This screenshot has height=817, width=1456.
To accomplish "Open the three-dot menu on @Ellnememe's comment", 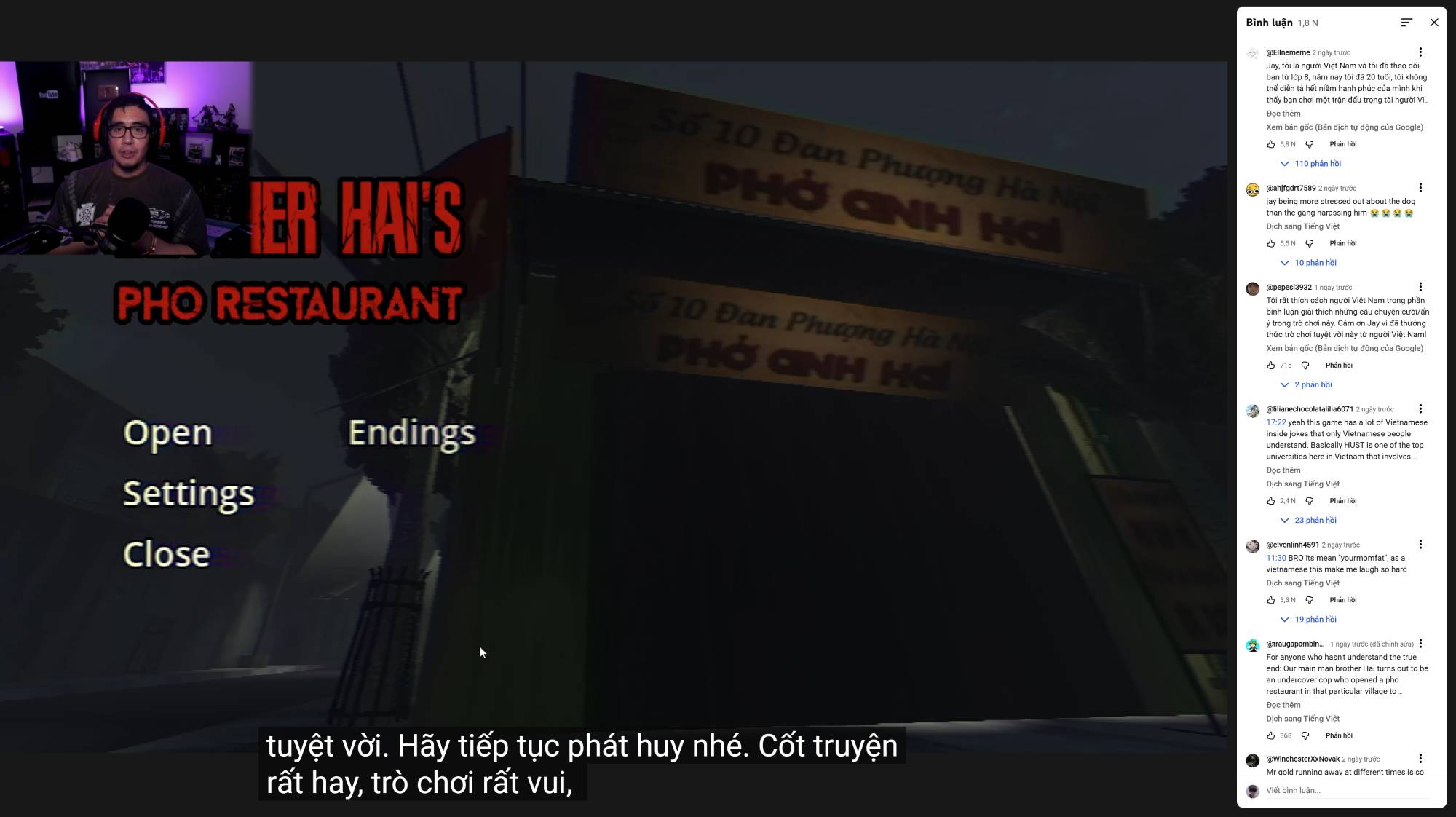I will [x=1420, y=52].
